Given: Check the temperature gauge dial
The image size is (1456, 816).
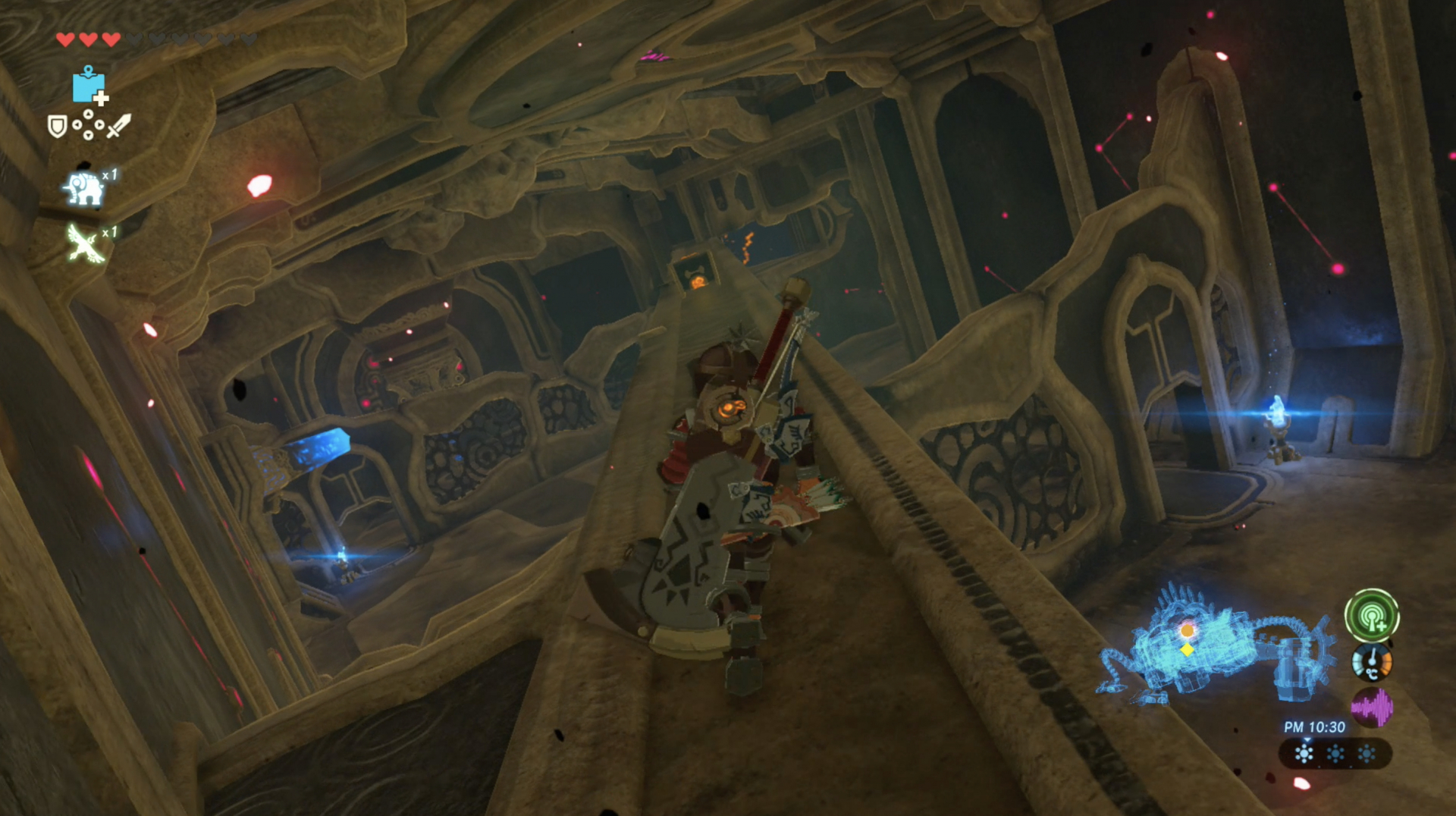Looking at the screenshot, I should point(1371,662).
